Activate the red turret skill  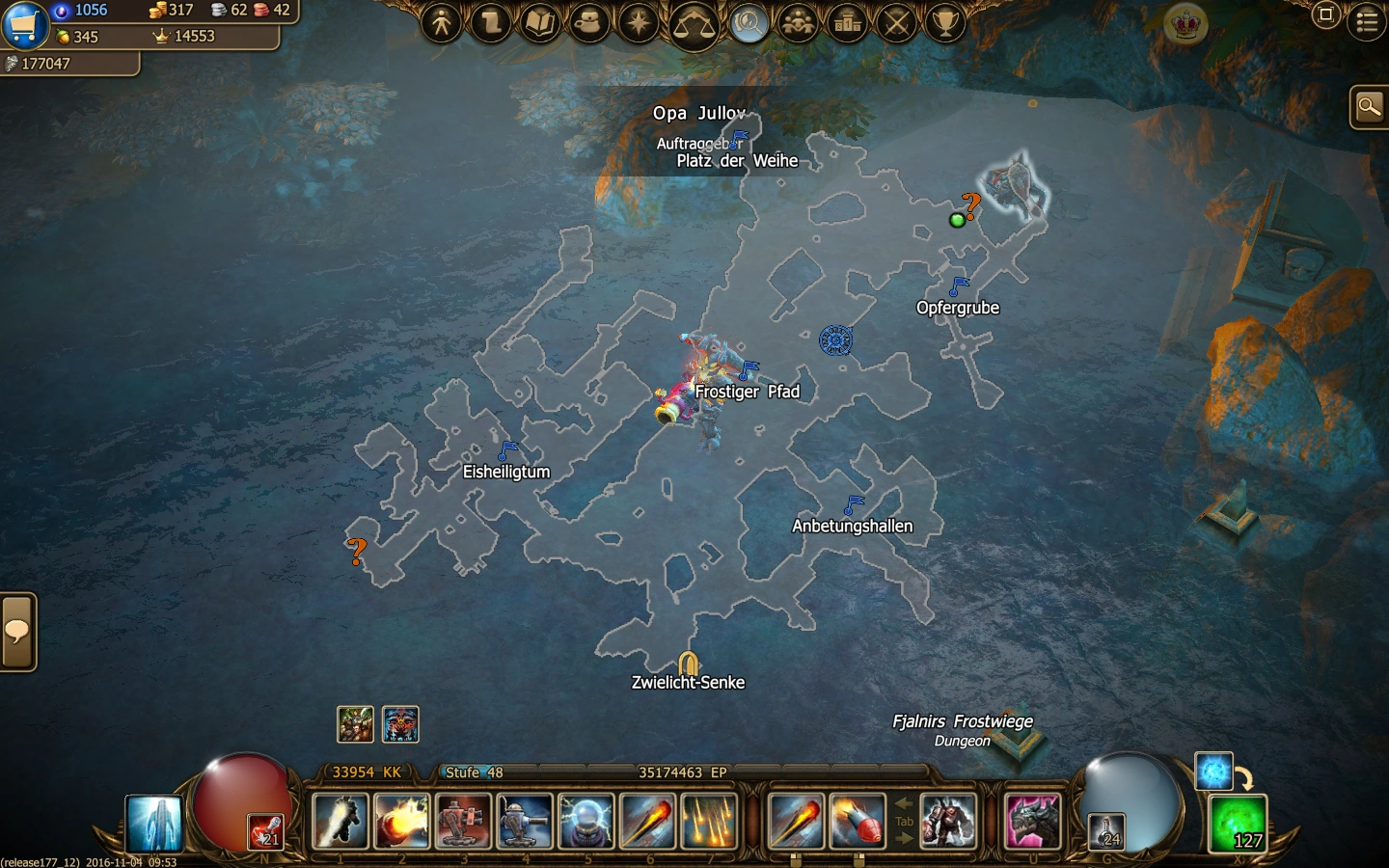click(x=464, y=821)
